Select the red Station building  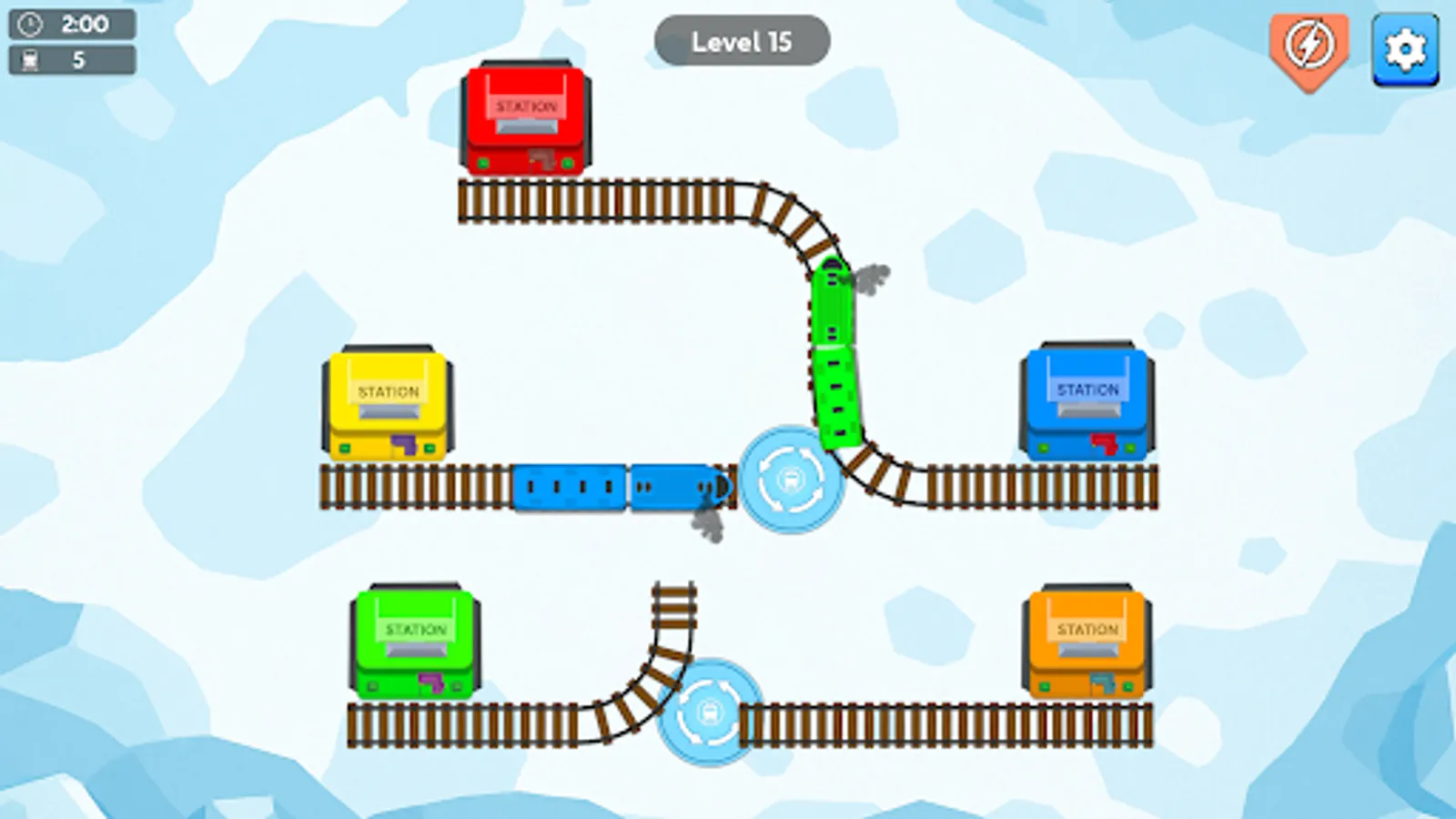pos(525,118)
